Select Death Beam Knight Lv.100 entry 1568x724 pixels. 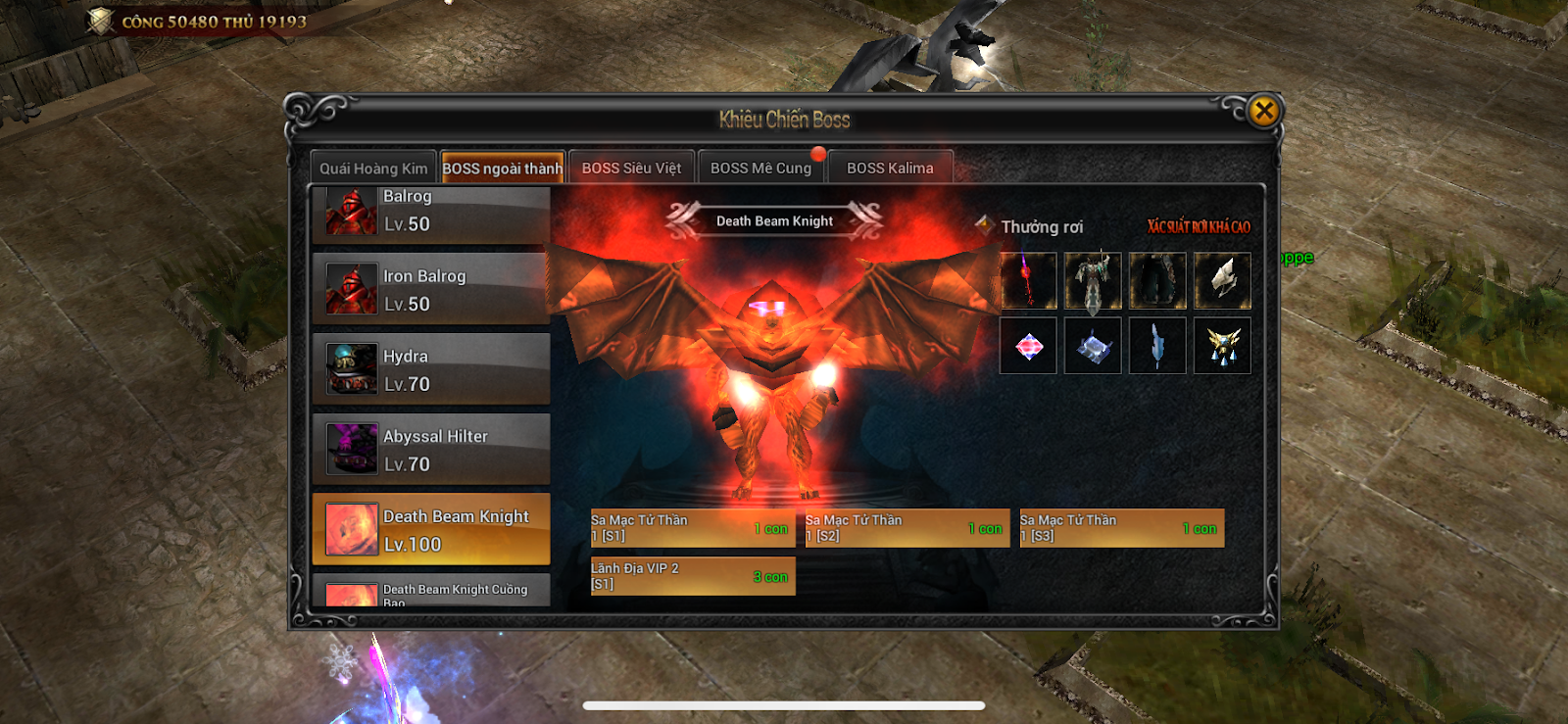coord(431,529)
